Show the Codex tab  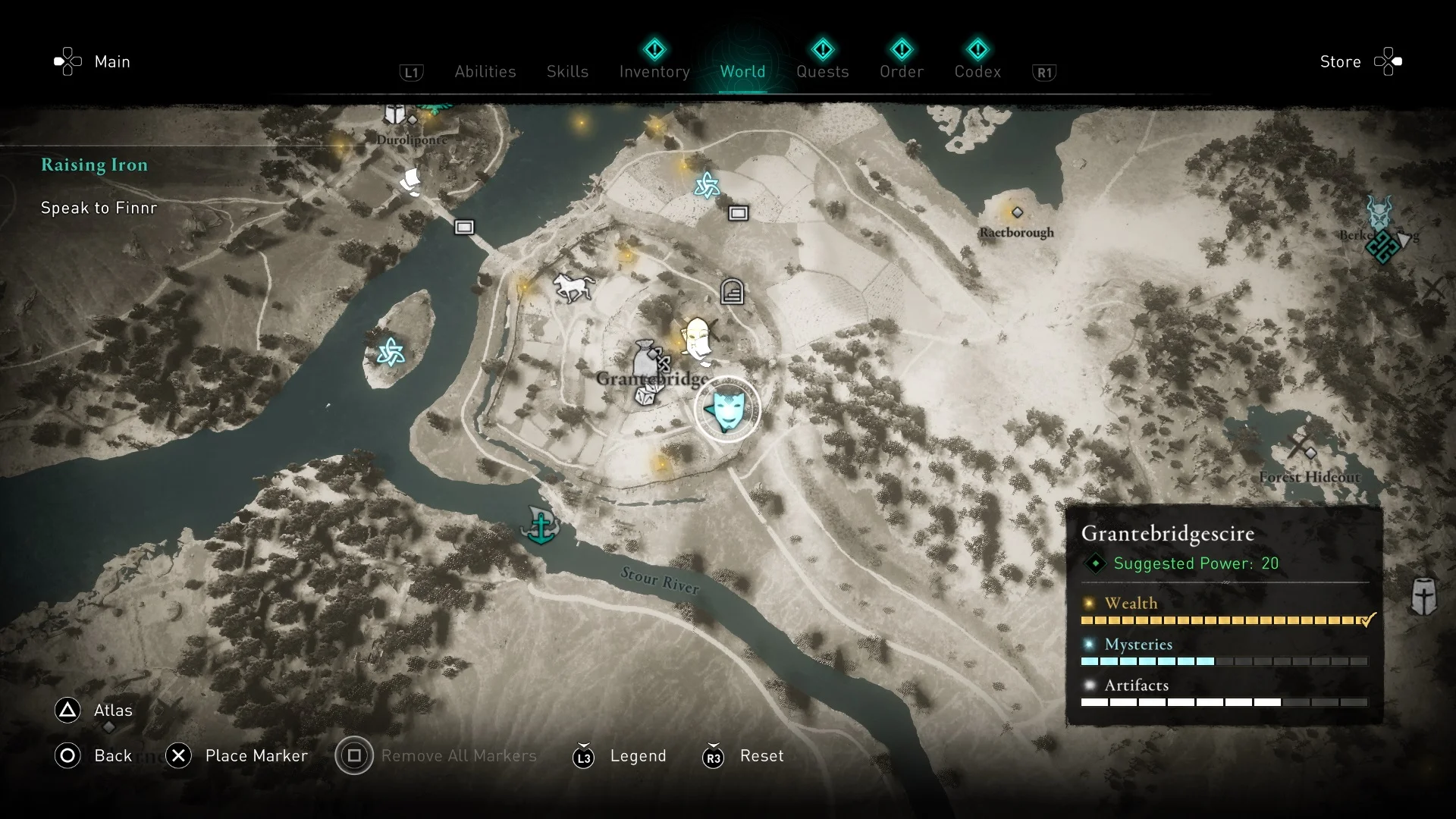(977, 71)
